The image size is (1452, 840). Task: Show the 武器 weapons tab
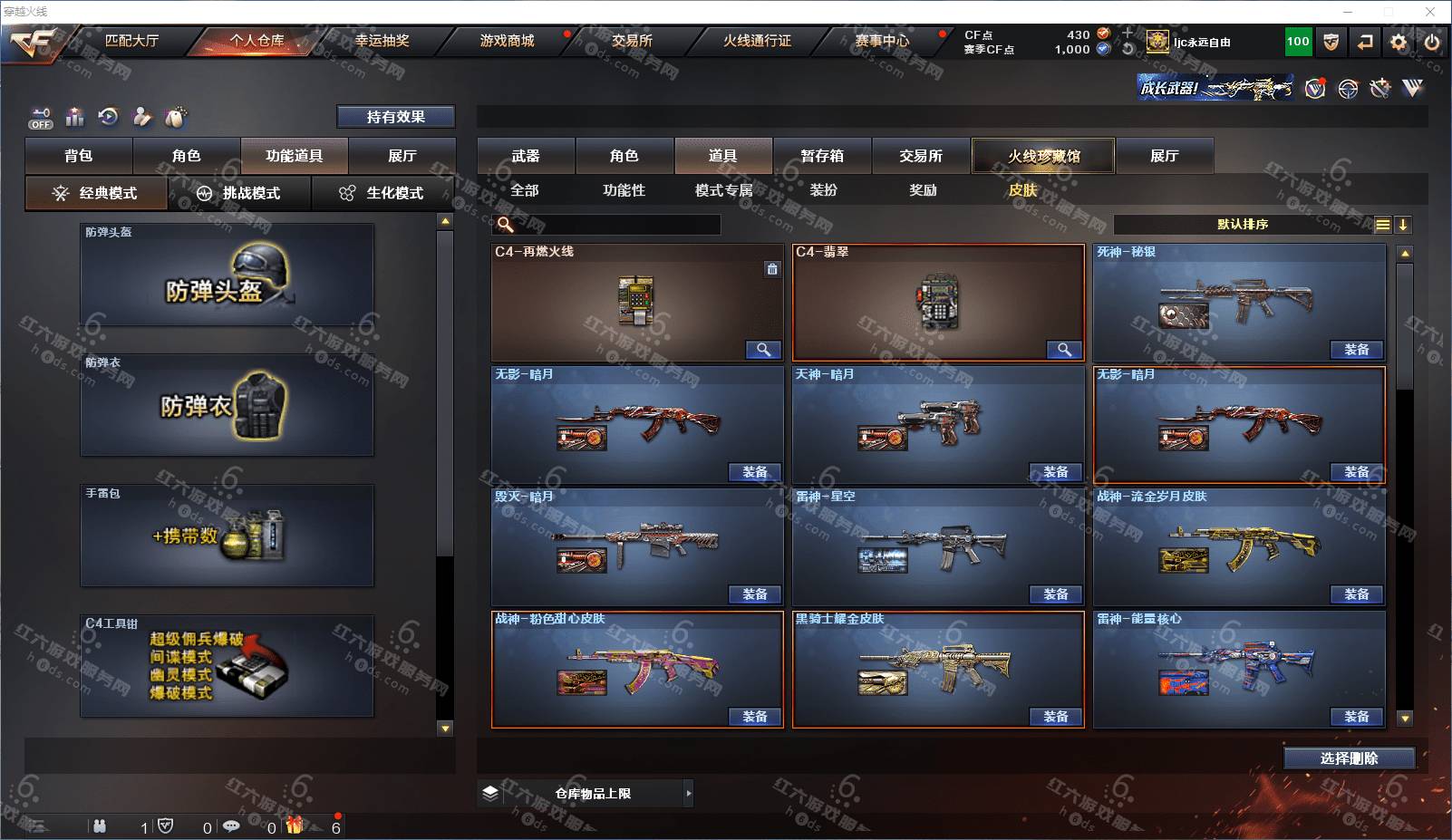526,156
